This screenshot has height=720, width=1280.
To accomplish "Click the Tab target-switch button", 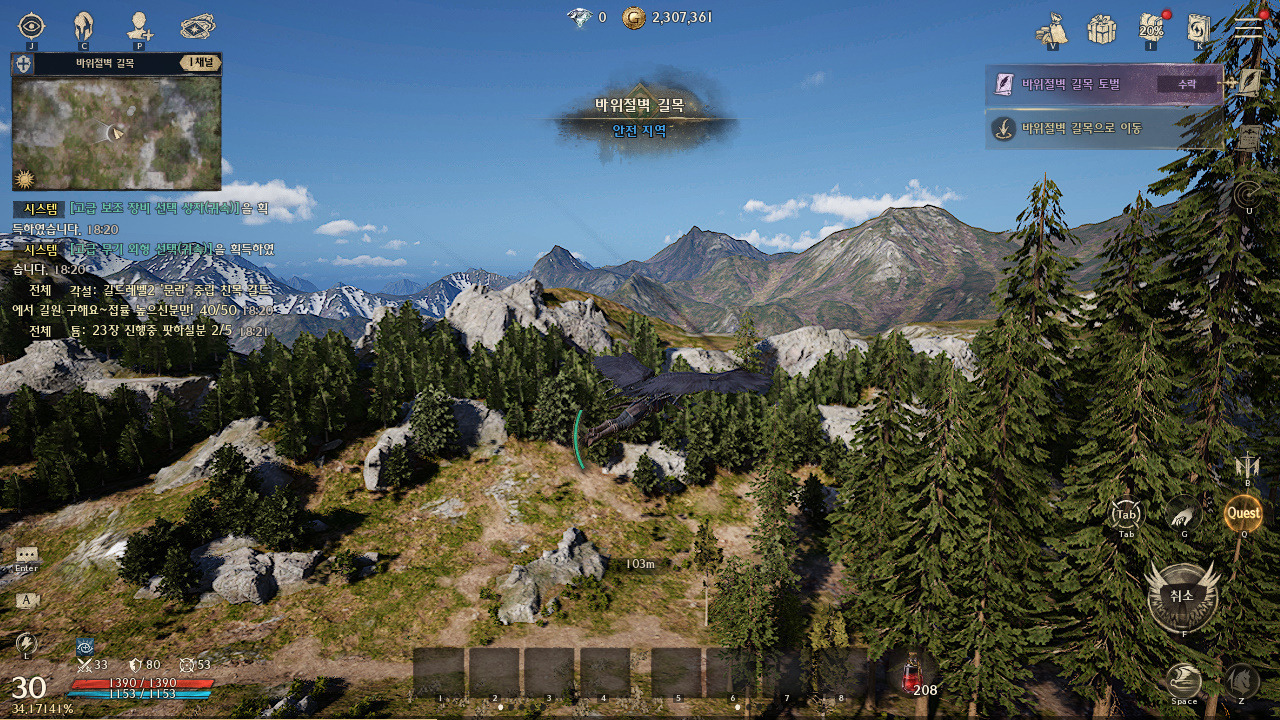I will [1126, 514].
